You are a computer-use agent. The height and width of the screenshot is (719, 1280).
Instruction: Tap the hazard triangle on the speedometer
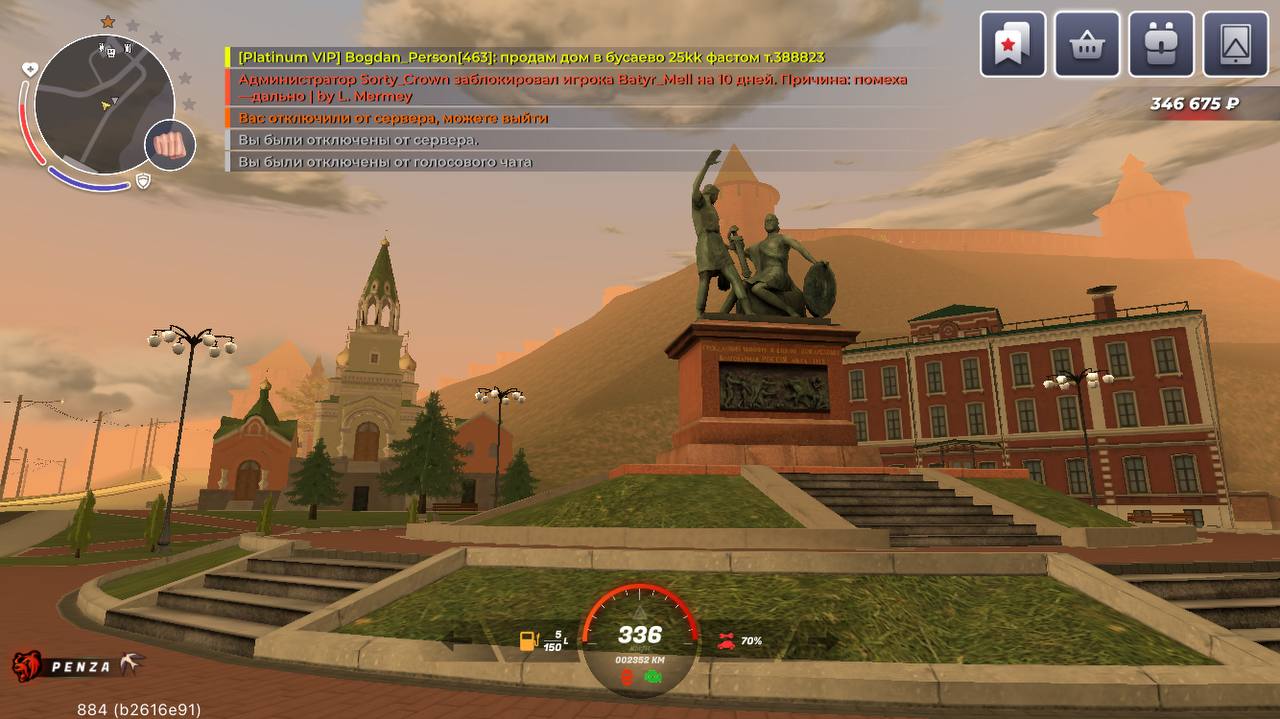[x=640, y=611]
